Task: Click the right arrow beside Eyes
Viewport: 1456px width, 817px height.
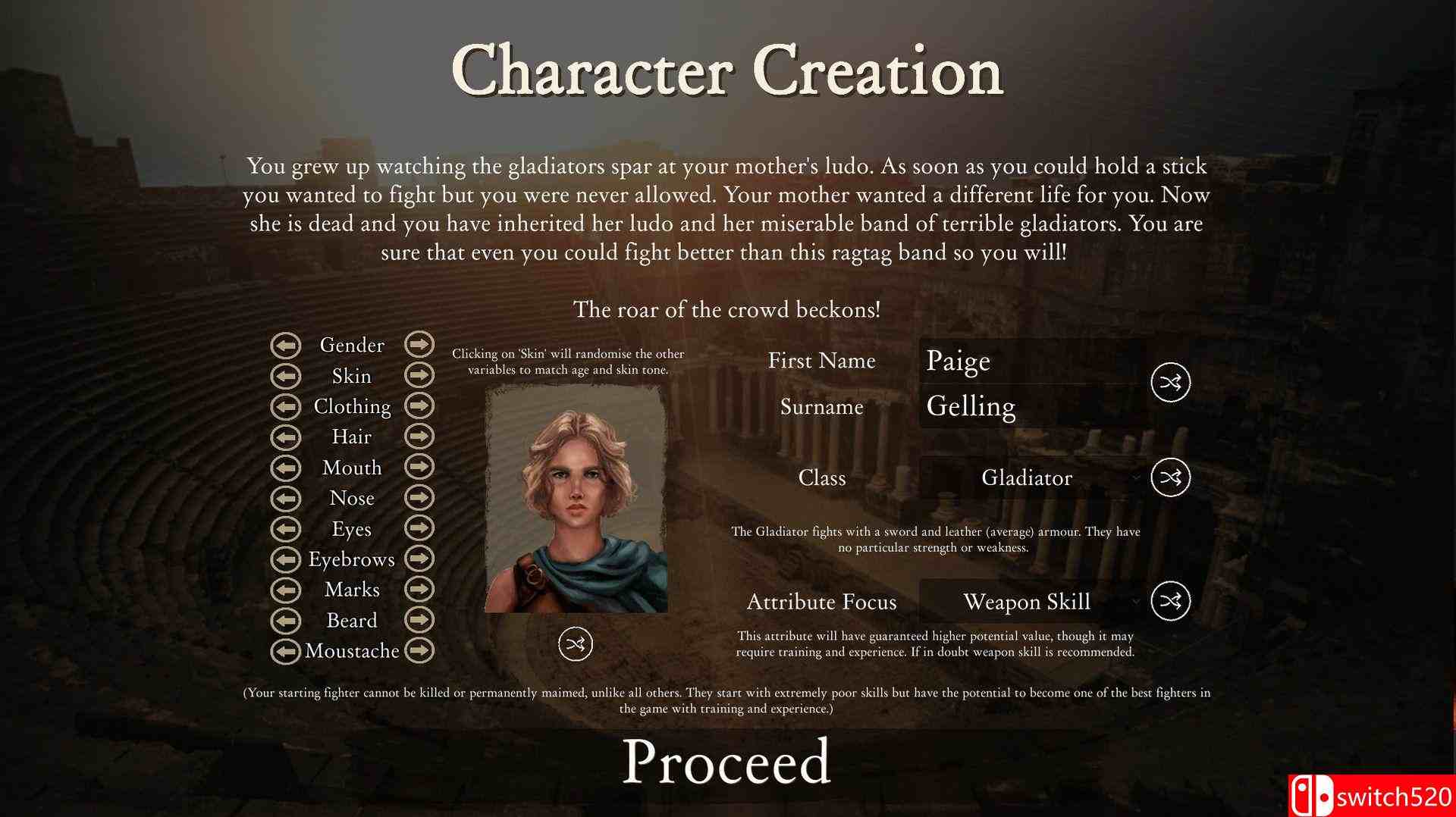Action: coord(419,528)
